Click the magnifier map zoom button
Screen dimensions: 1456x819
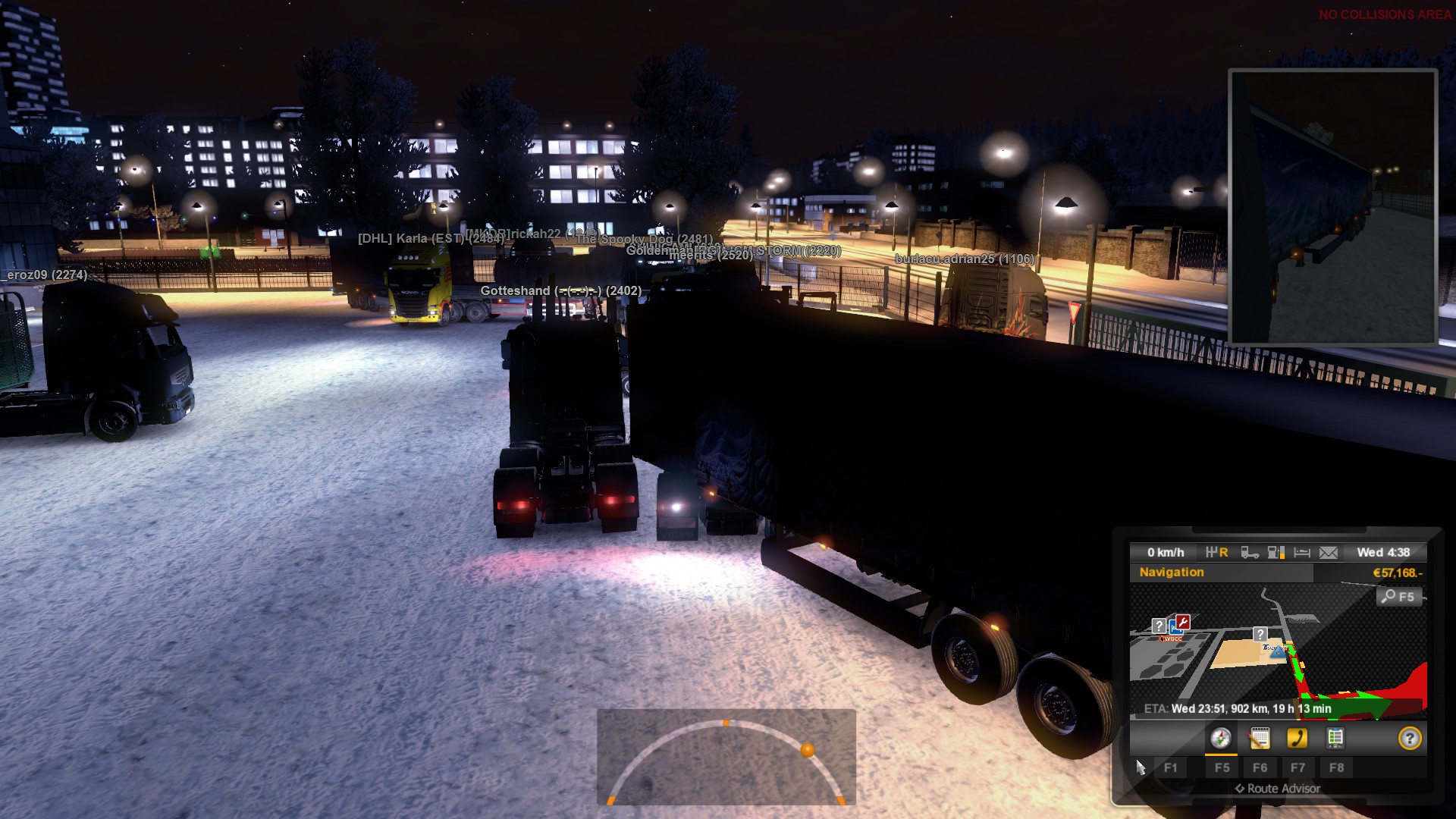[1398, 597]
